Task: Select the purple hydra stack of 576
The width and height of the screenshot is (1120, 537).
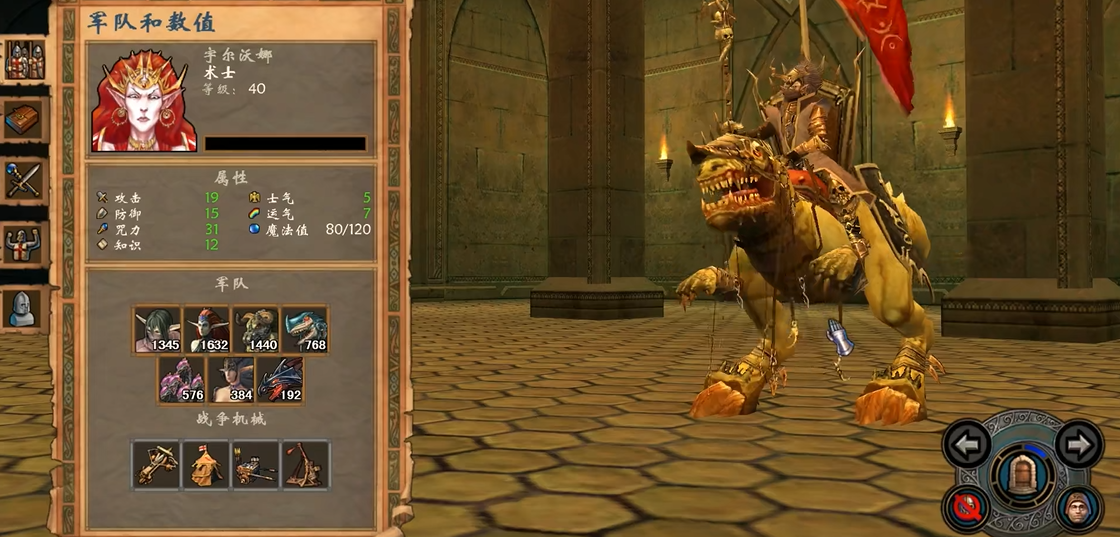Action: tap(182, 380)
